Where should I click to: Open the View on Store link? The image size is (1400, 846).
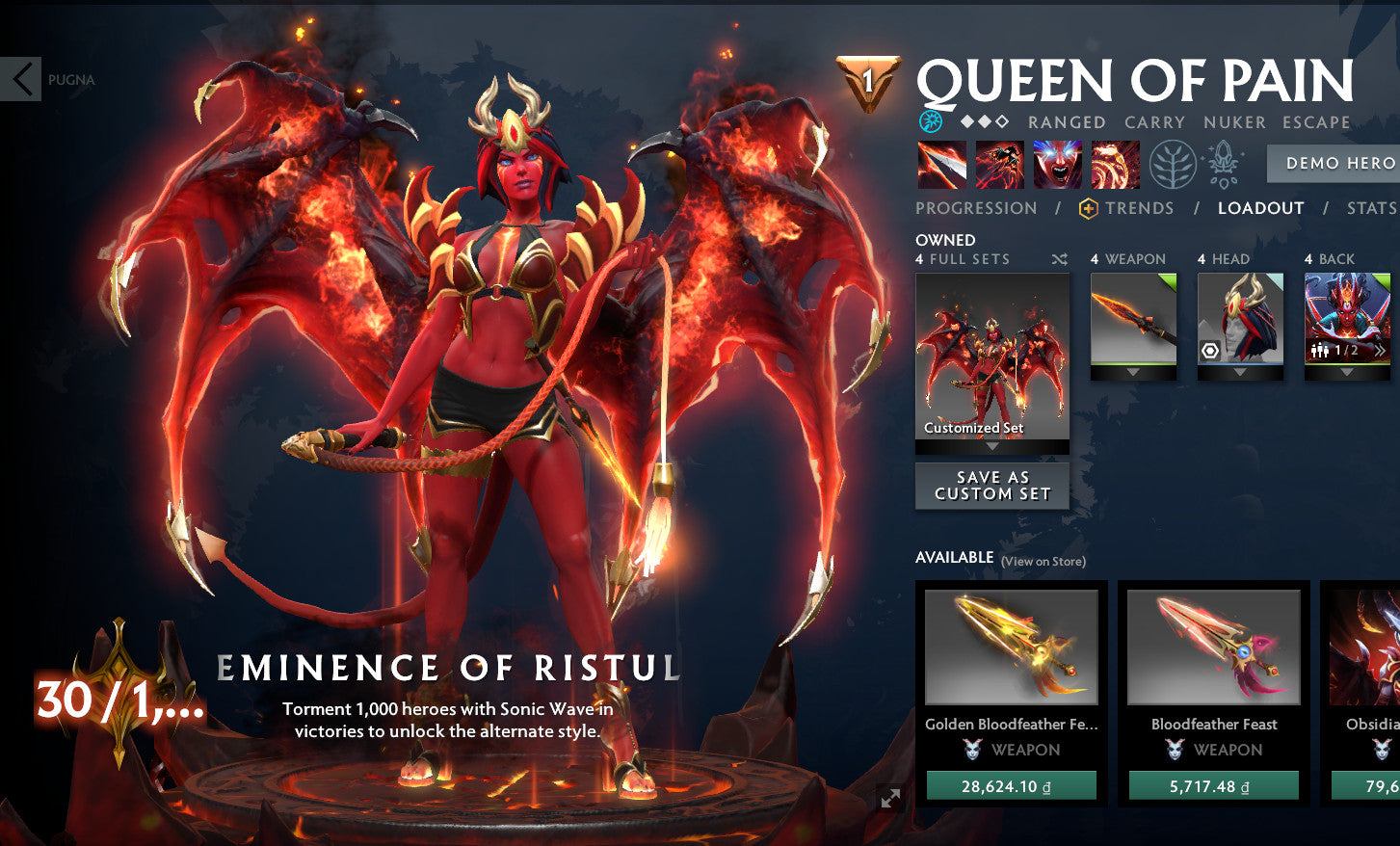[x=1043, y=561]
